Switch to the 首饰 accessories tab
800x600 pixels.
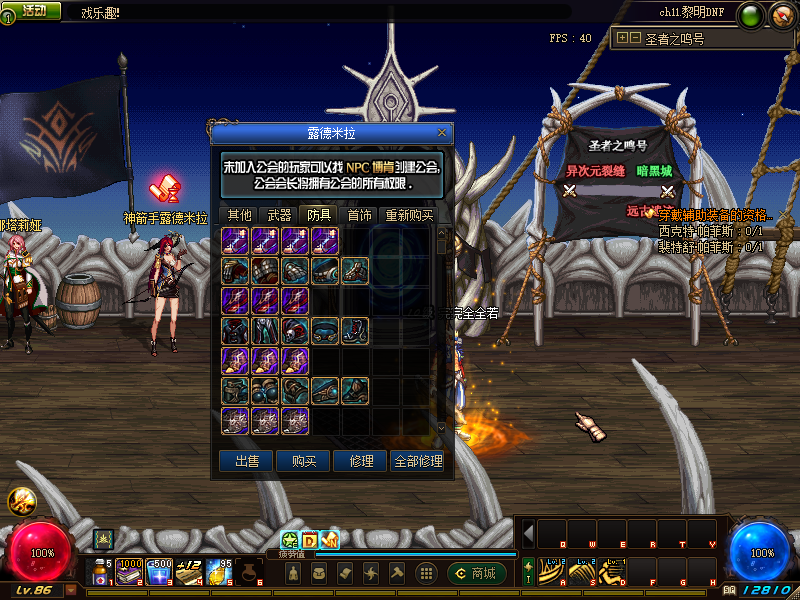coord(359,215)
